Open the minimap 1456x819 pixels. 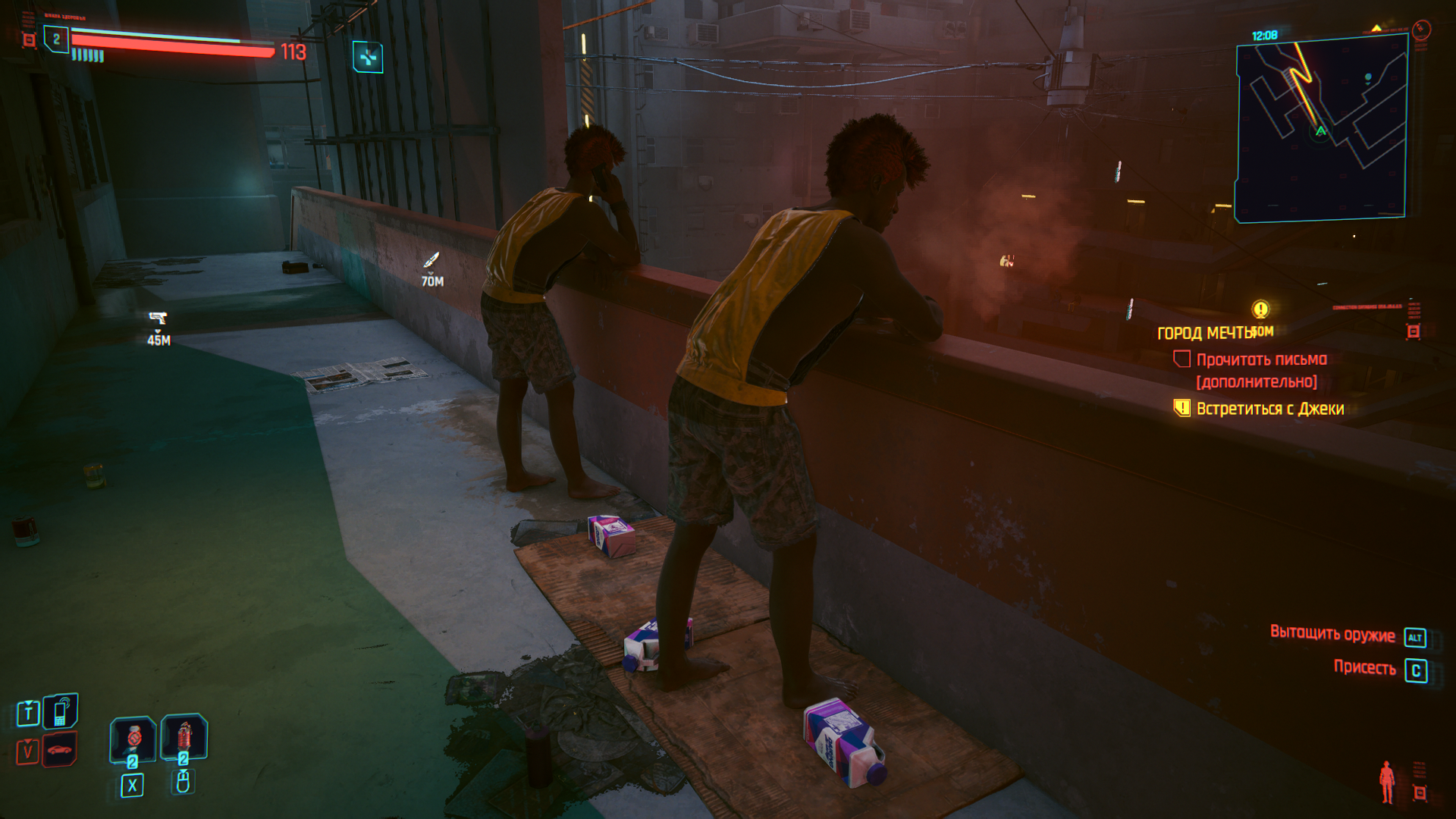1321,129
